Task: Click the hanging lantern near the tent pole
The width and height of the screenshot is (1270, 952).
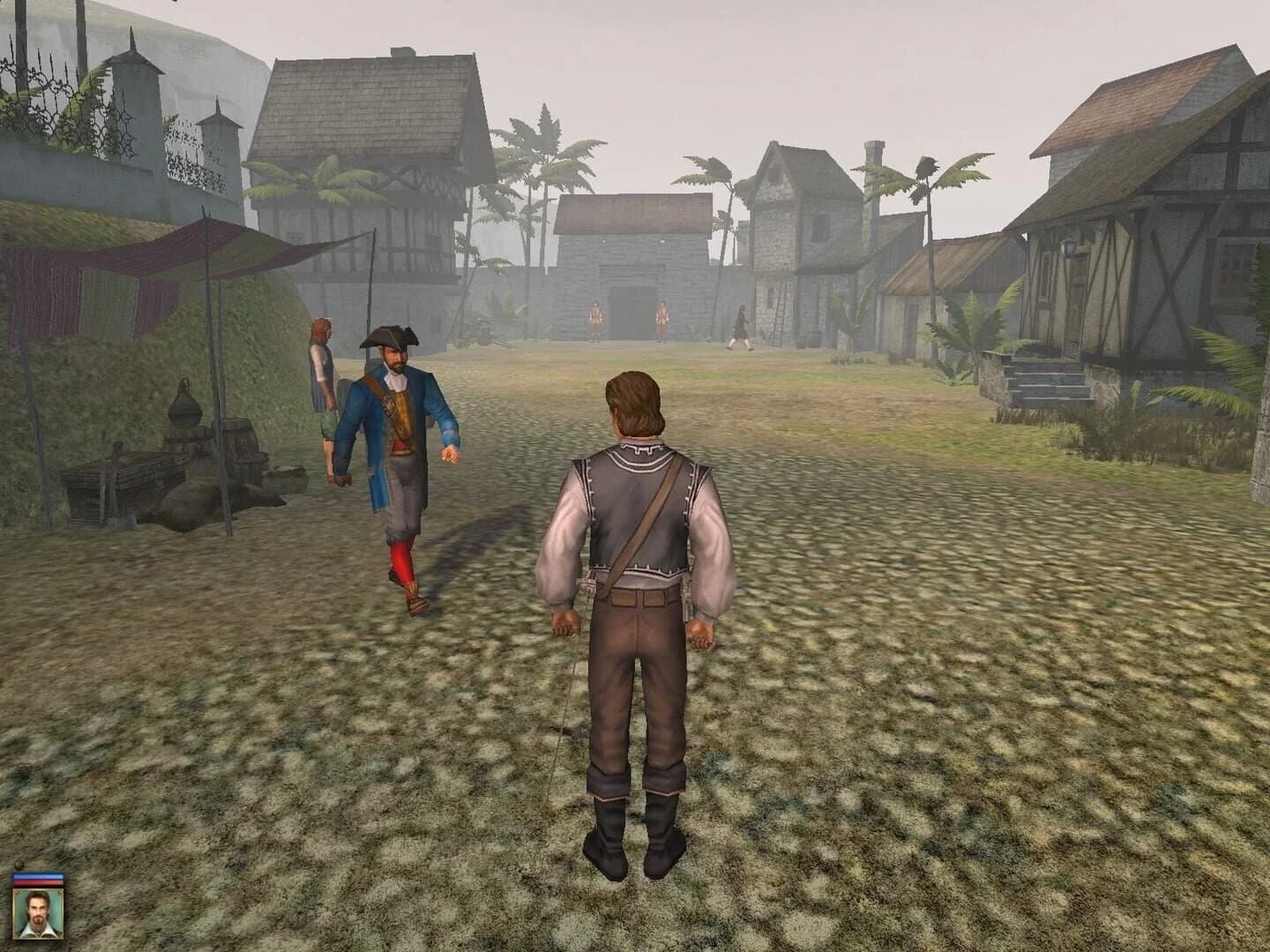Action: pos(183,405)
